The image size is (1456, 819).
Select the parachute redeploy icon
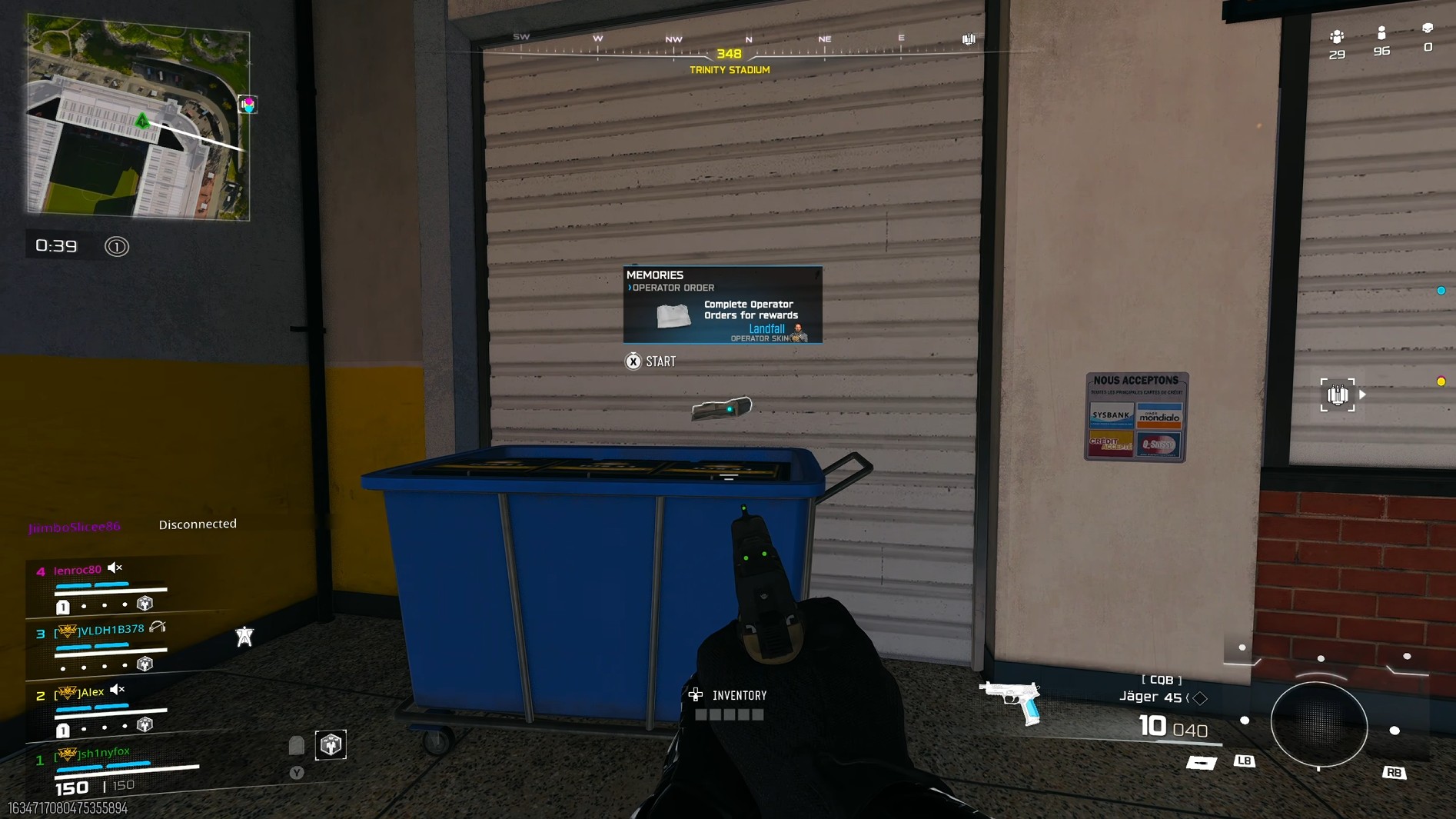(x=244, y=635)
